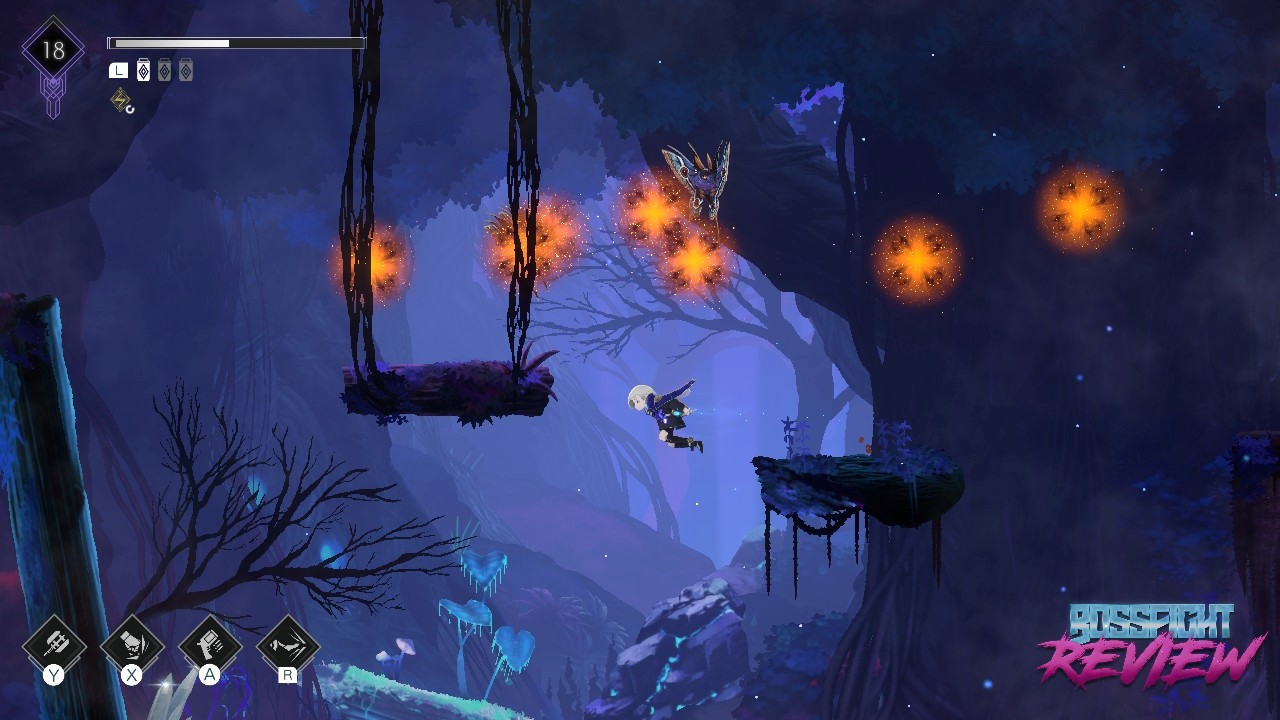1280x720 pixels.
Task: Select the yellow lightning bolt status icon
Action: [x=121, y=99]
